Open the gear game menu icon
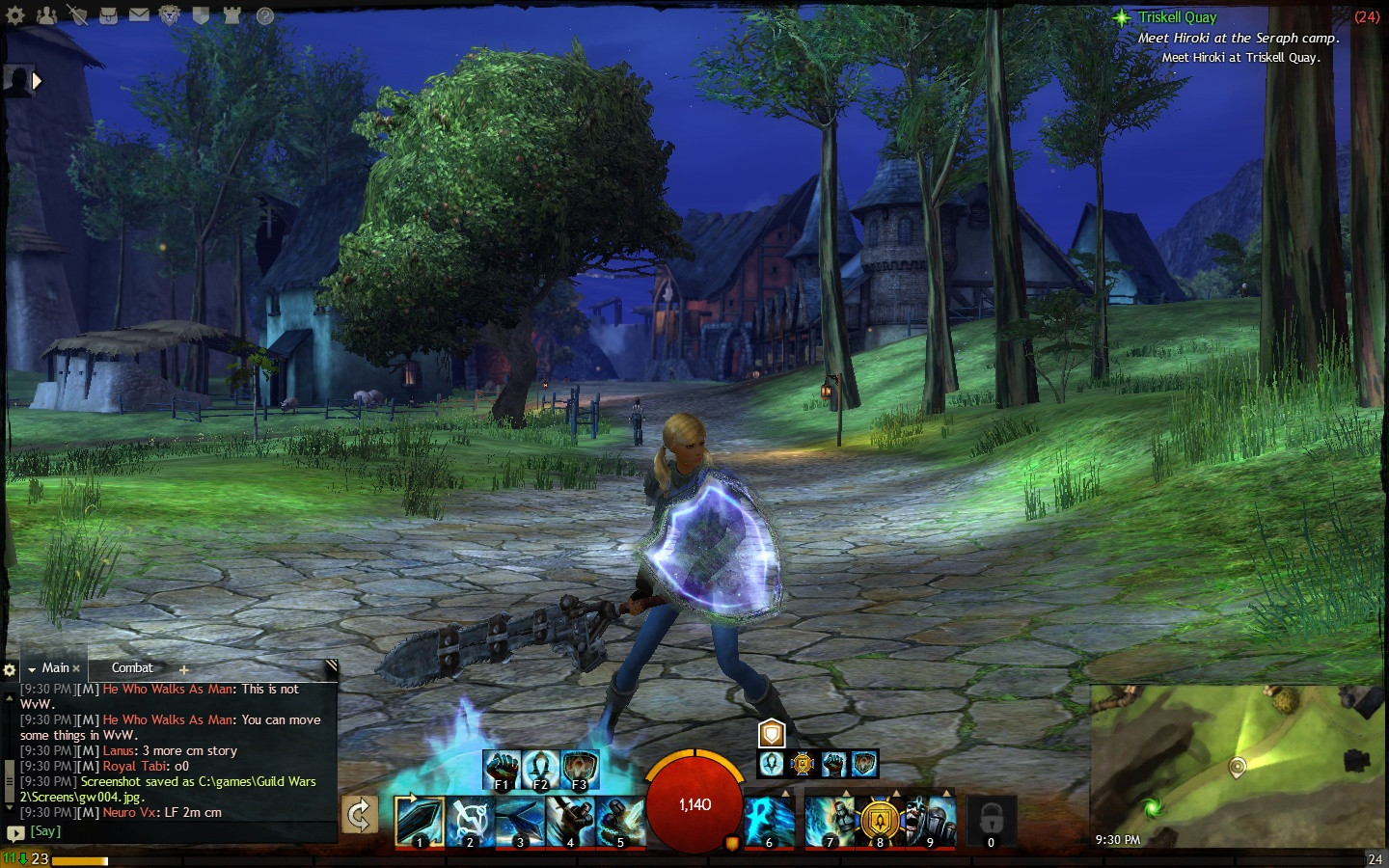1389x868 pixels. (15, 15)
